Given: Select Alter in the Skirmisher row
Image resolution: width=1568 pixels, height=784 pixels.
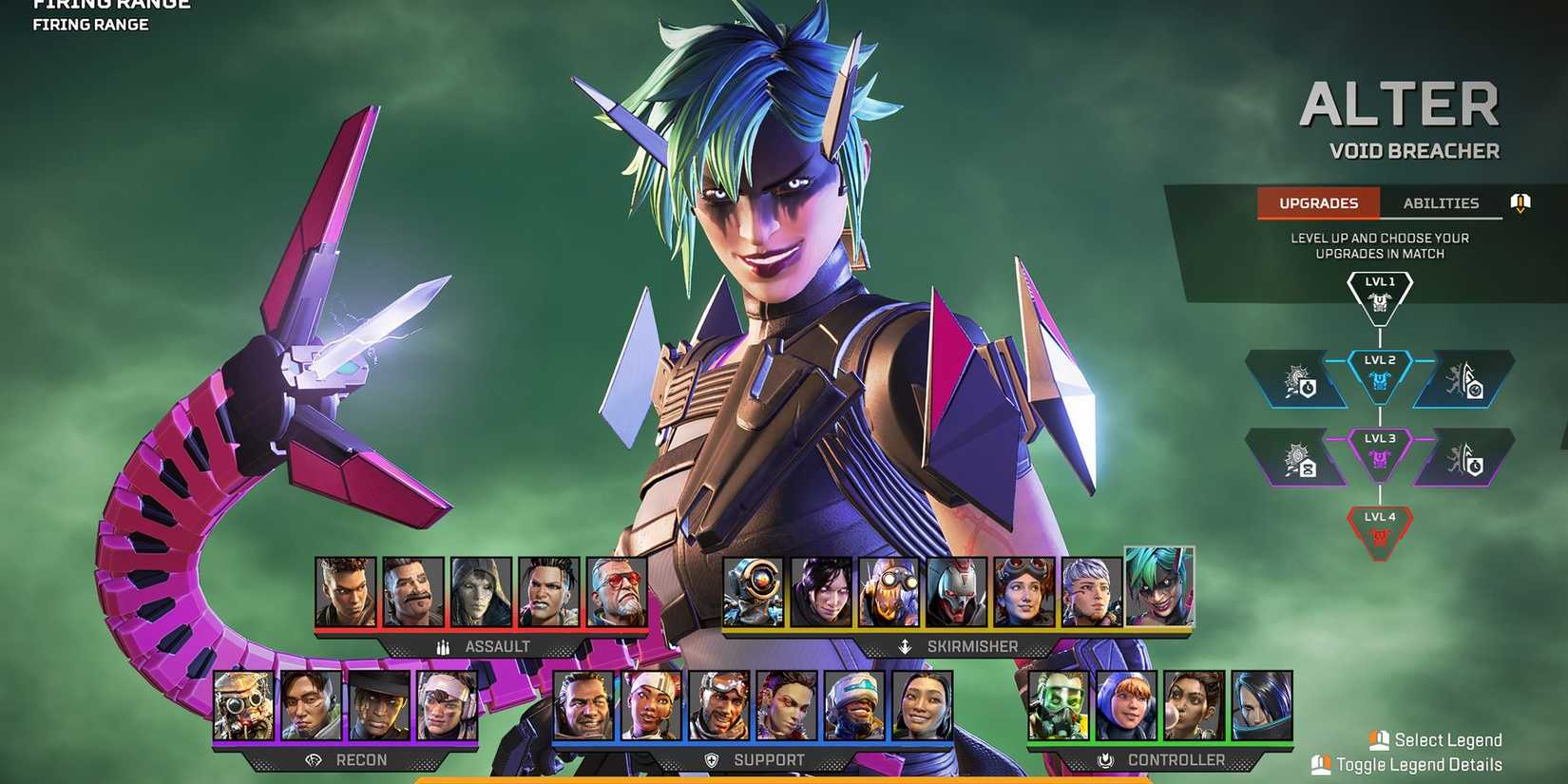Looking at the screenshot, I should tap(1157, 589).
